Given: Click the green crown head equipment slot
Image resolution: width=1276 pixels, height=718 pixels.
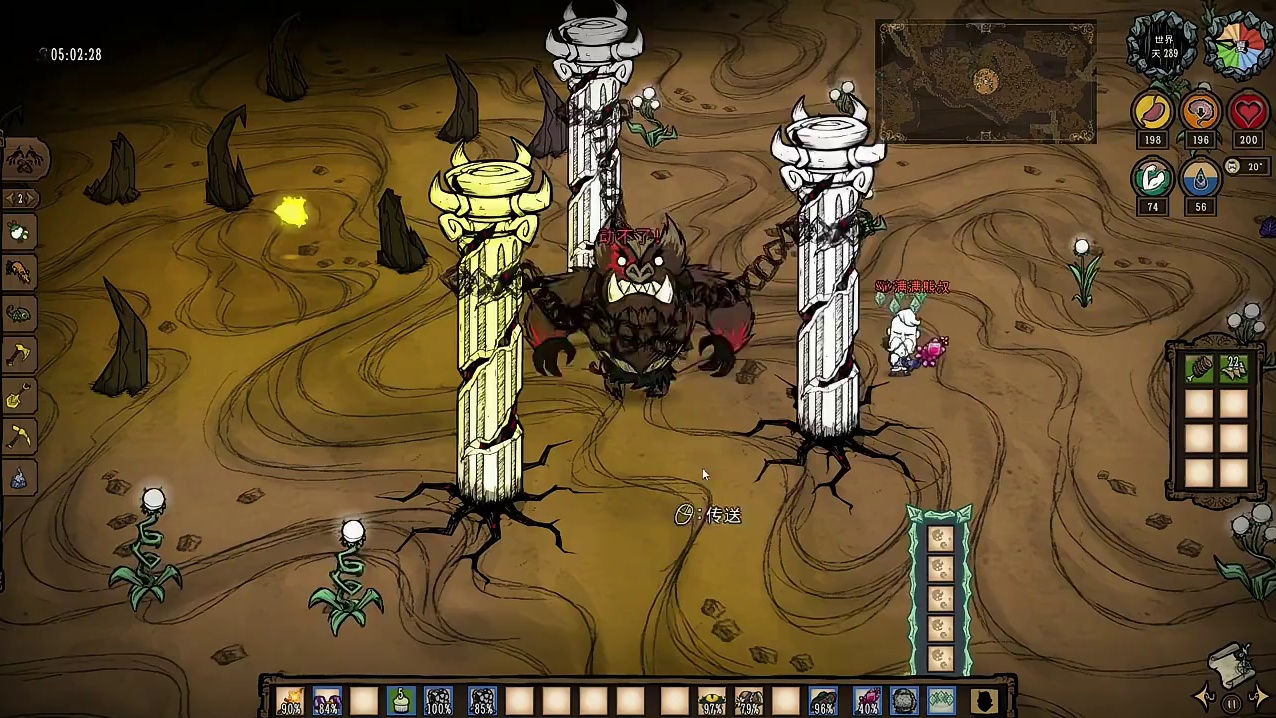Looking at the screenshot, I should pos(942,700).
